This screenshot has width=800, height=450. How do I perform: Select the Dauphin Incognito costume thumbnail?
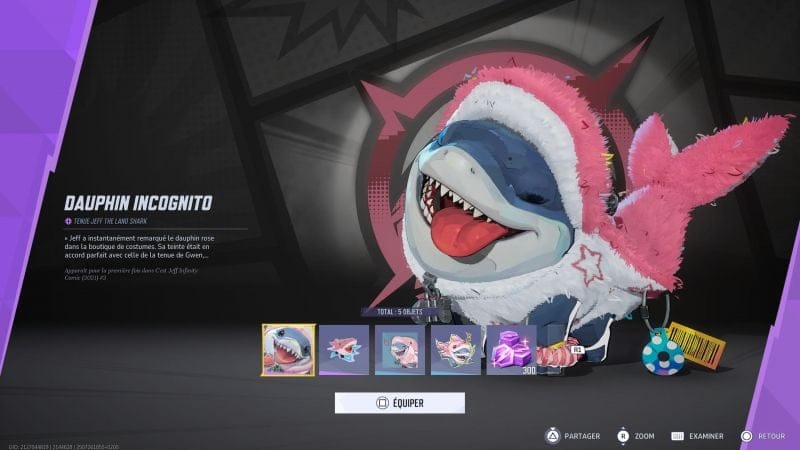288,350
